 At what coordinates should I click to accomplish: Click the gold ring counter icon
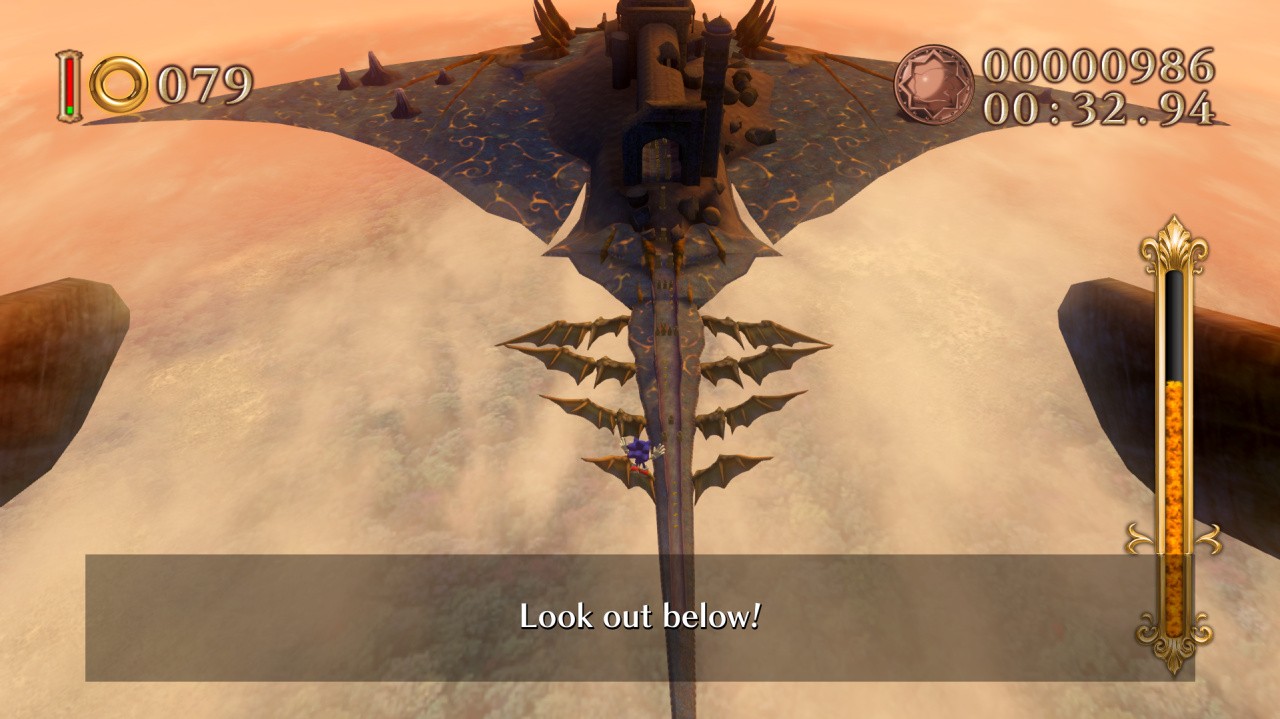[119, 85]
